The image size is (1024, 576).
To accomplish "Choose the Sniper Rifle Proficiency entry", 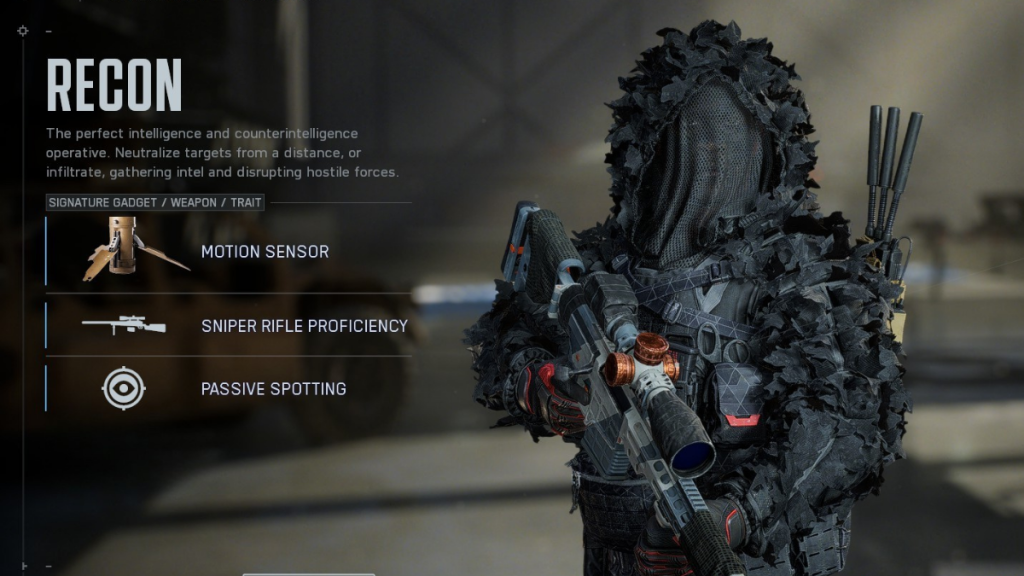I will click(304, 326).
